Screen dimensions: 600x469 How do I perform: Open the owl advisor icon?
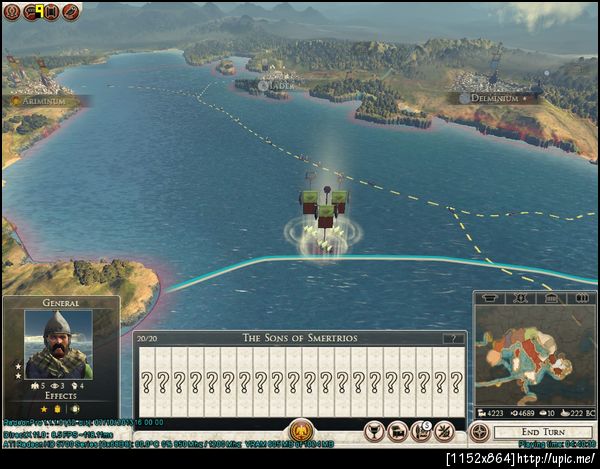tap(10, 12)
